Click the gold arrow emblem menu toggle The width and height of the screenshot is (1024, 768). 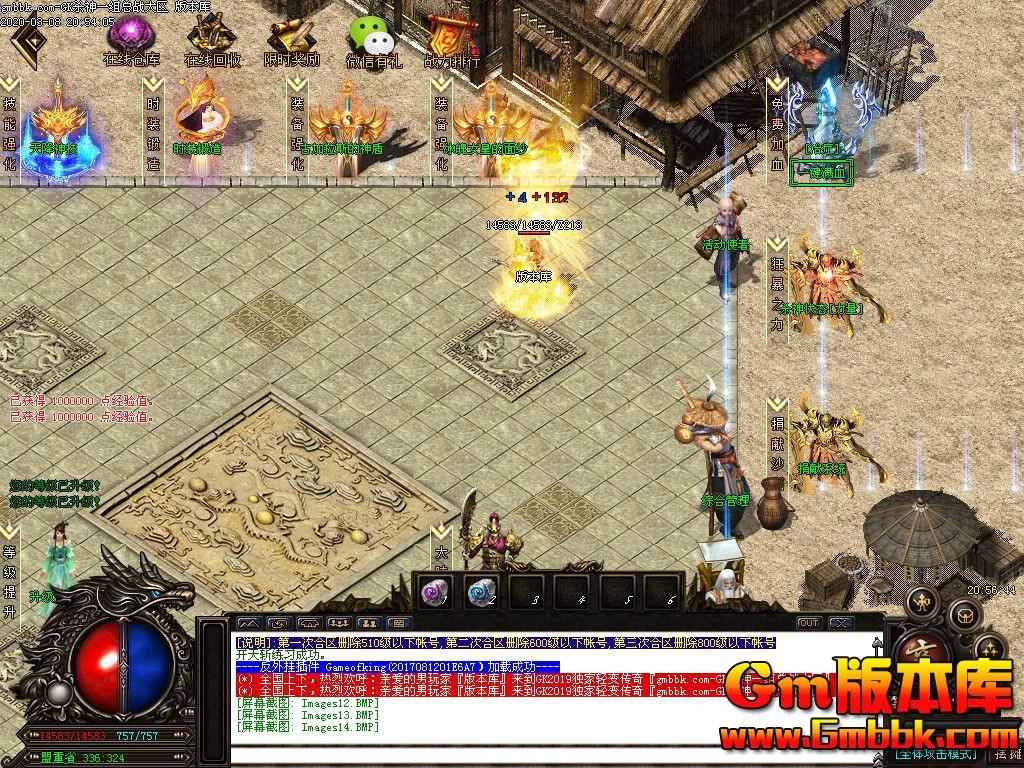pos(30,42)
